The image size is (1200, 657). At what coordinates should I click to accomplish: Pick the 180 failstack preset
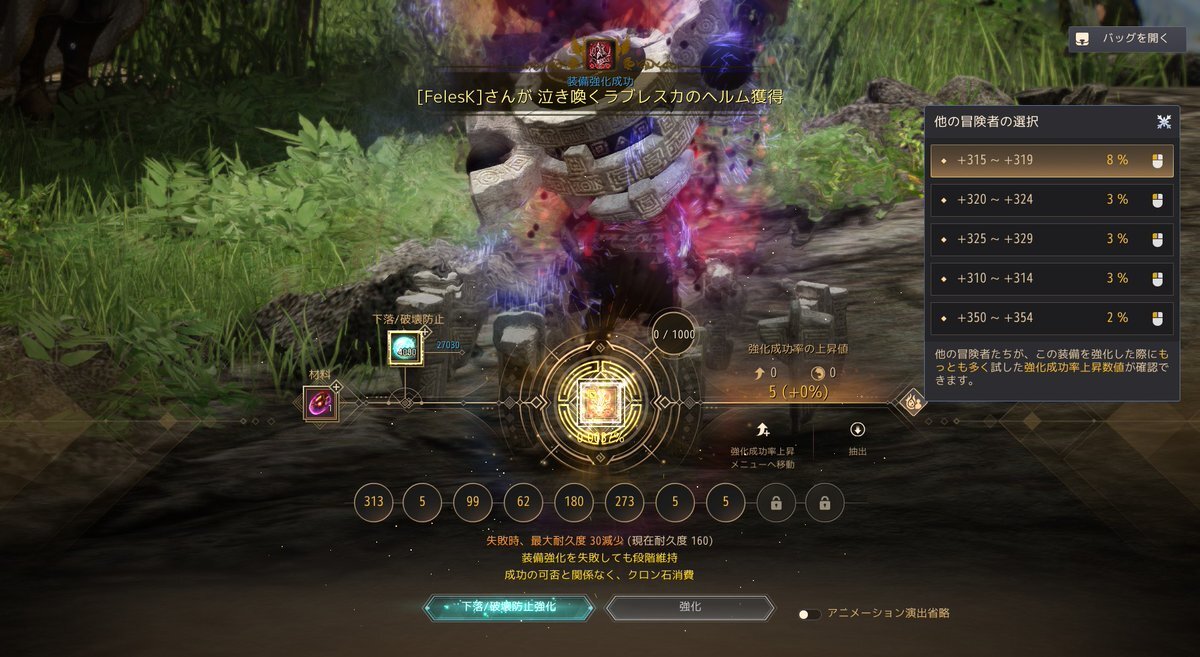pos(574,503)
